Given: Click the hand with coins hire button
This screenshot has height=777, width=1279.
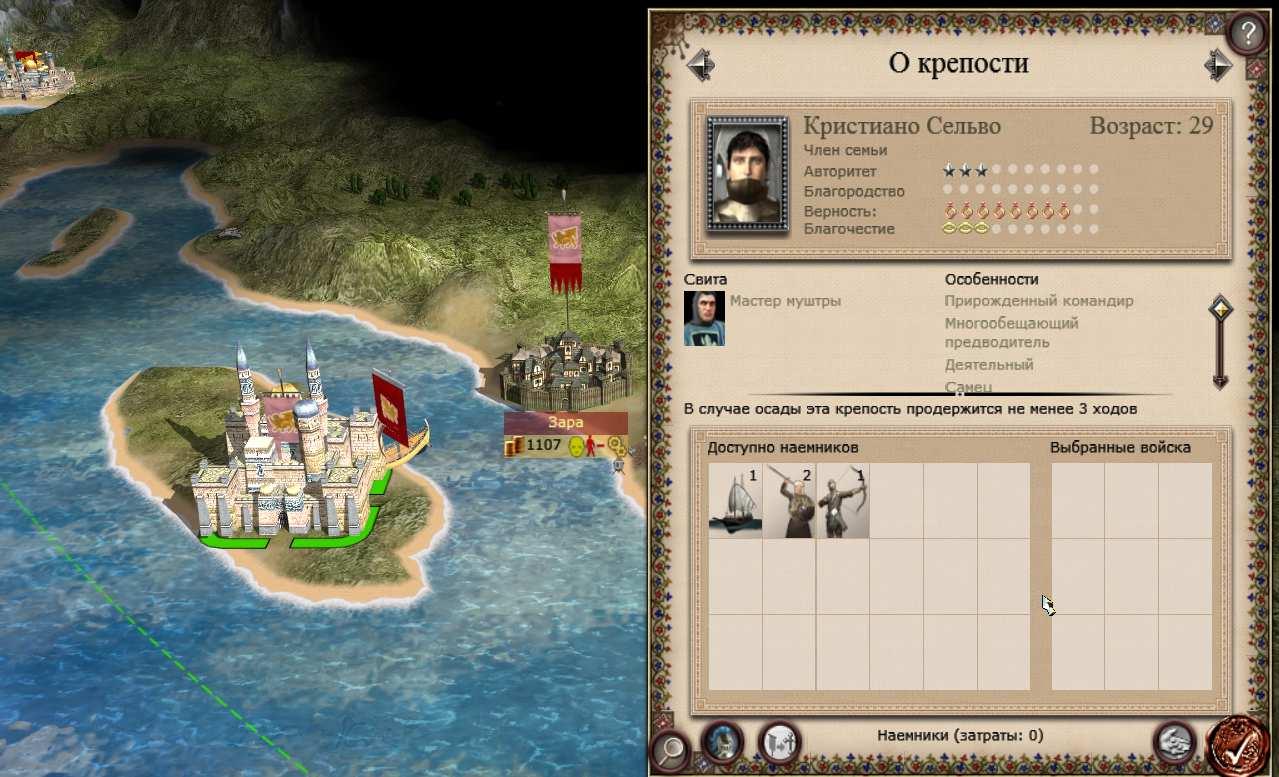Looking at the screenshot, I should point(1174,742).
